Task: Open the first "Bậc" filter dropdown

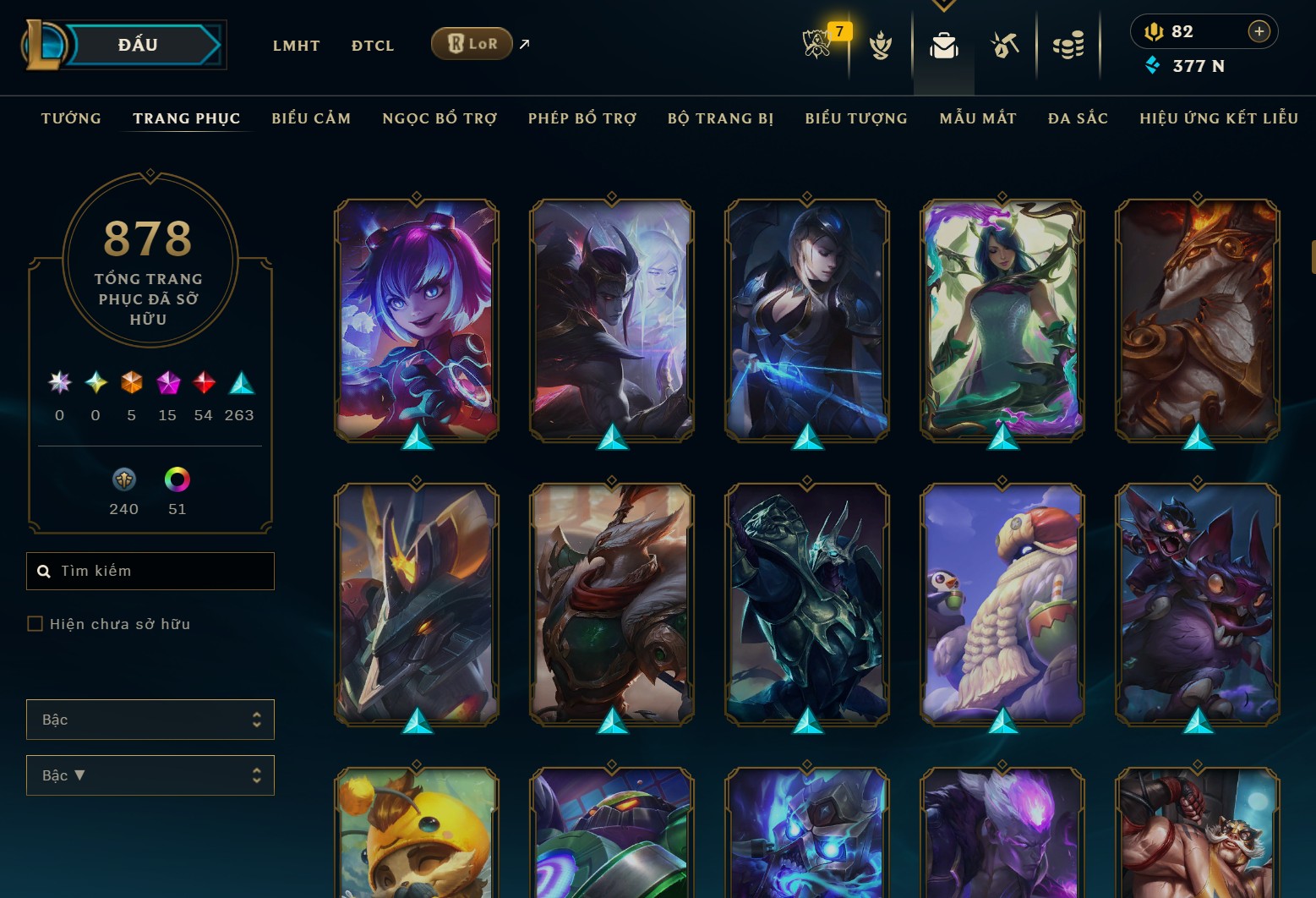Action: 150,720
